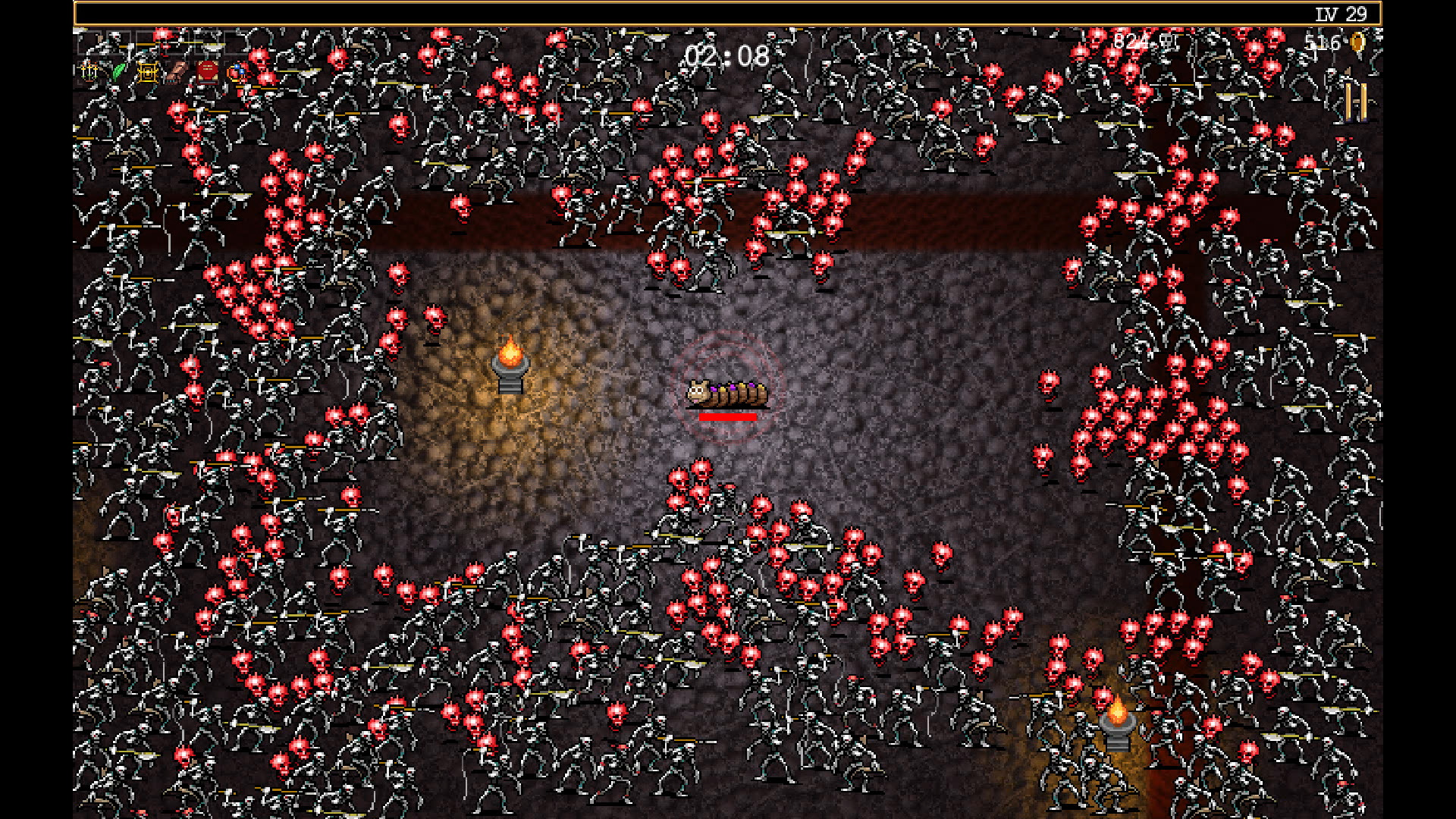Pause the game with the gold pause button
This screenshot has height=819, width=1456.
(1356, 102)
